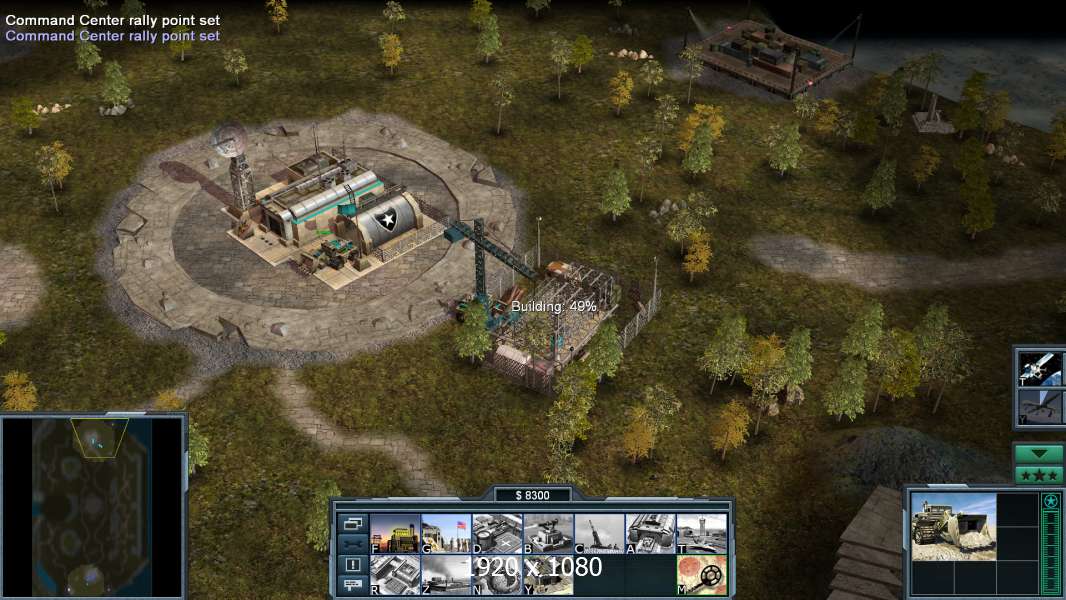Click the green down-arrow collapse button
The width and height of the screenshot is (1066, 600).
1039,454
